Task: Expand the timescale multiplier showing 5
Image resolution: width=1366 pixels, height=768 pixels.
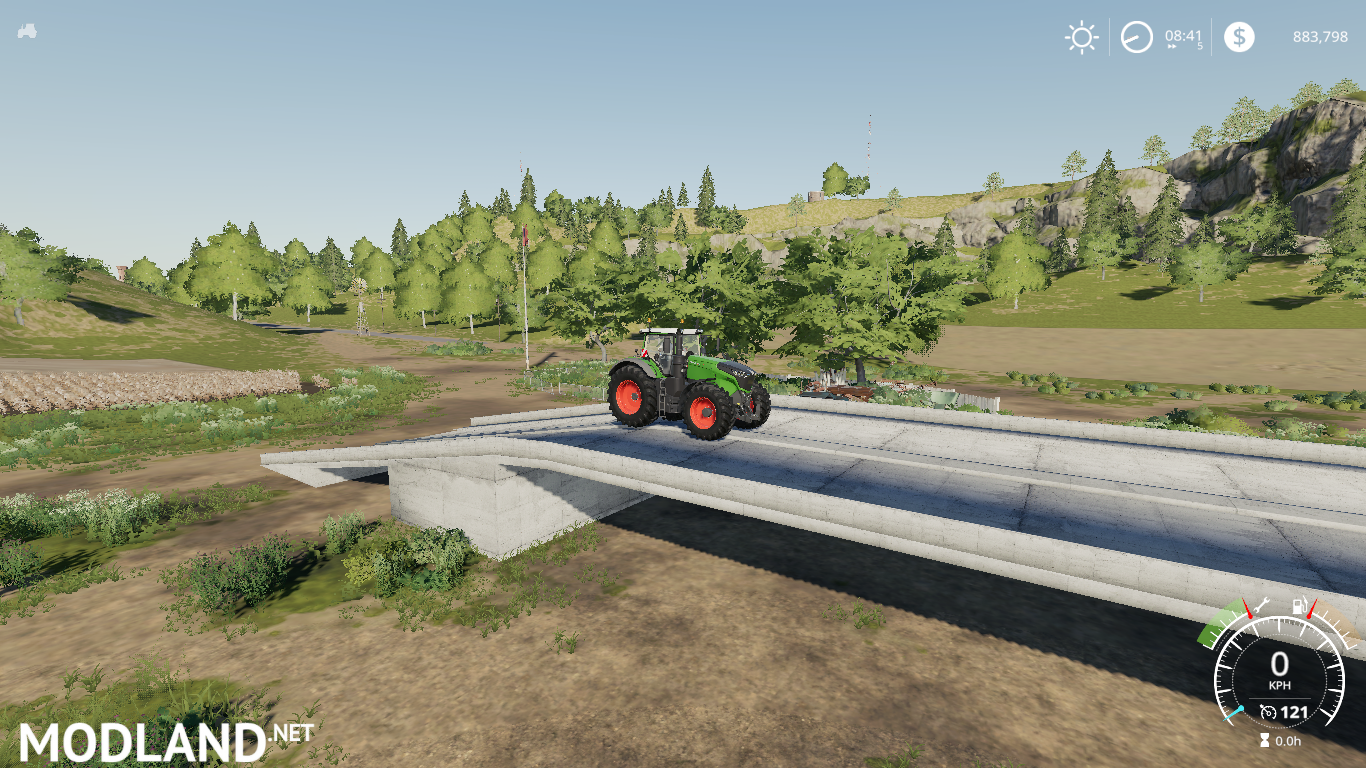Action: 1200,45
